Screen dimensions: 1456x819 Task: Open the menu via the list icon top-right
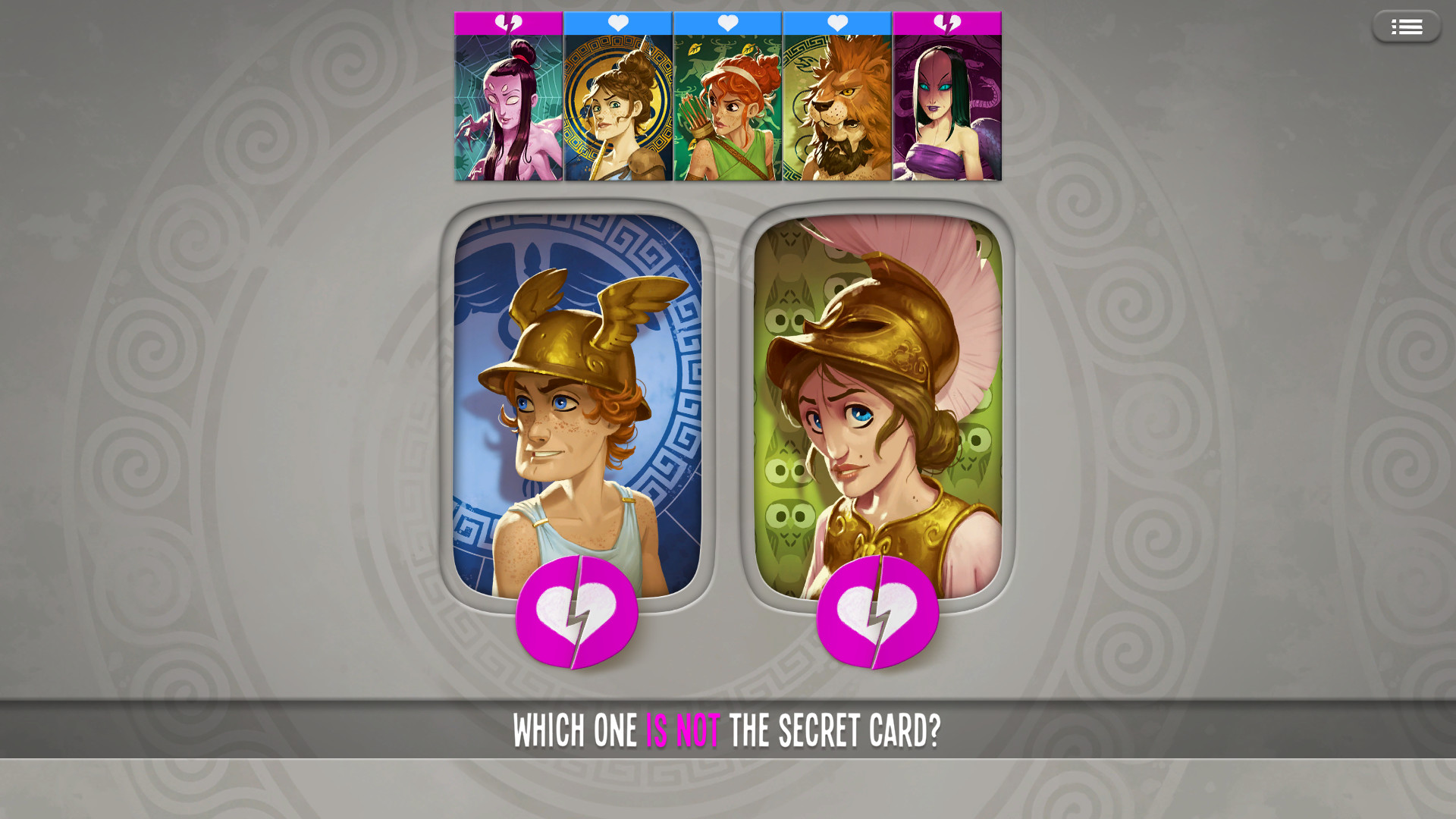1407,26
